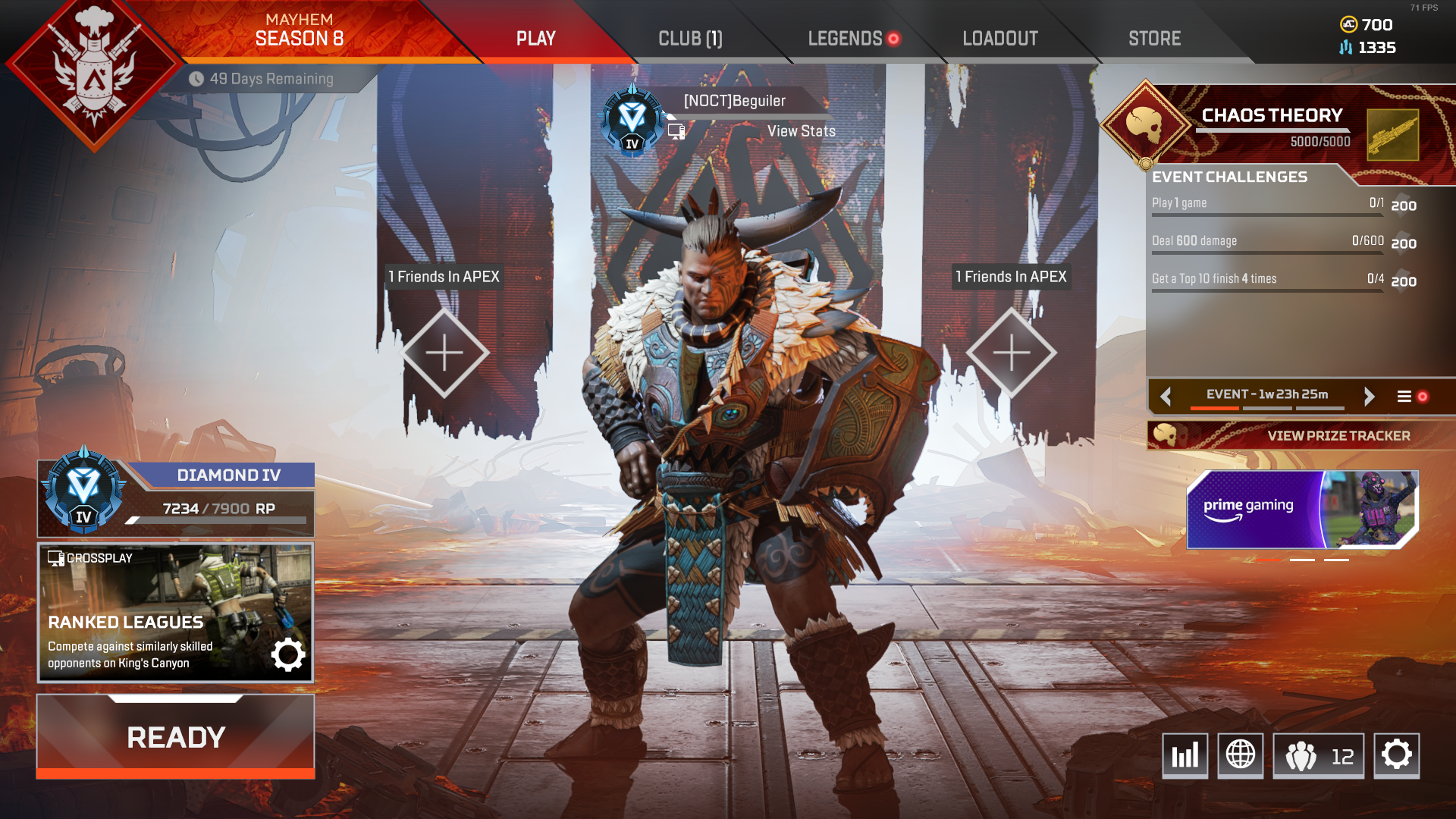Open View Prize Tracker
This screenshot has height=819, width=1456.
(x=1338, y=436)
